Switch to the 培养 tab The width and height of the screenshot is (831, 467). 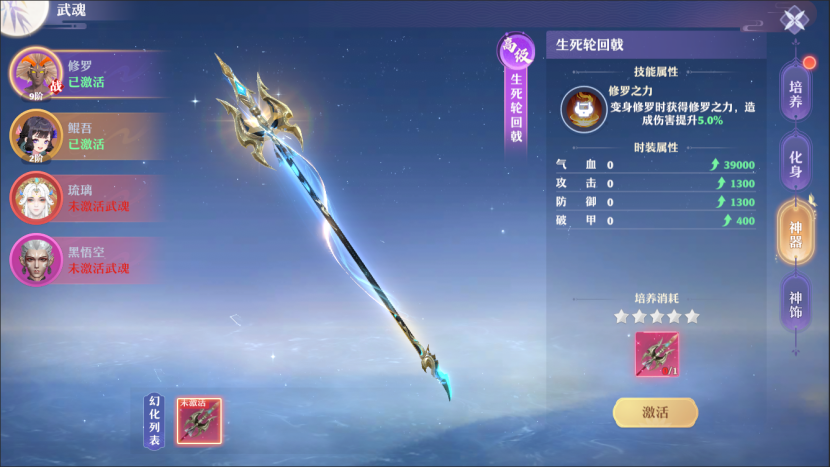pyautogui.click(x=796, y=94)
